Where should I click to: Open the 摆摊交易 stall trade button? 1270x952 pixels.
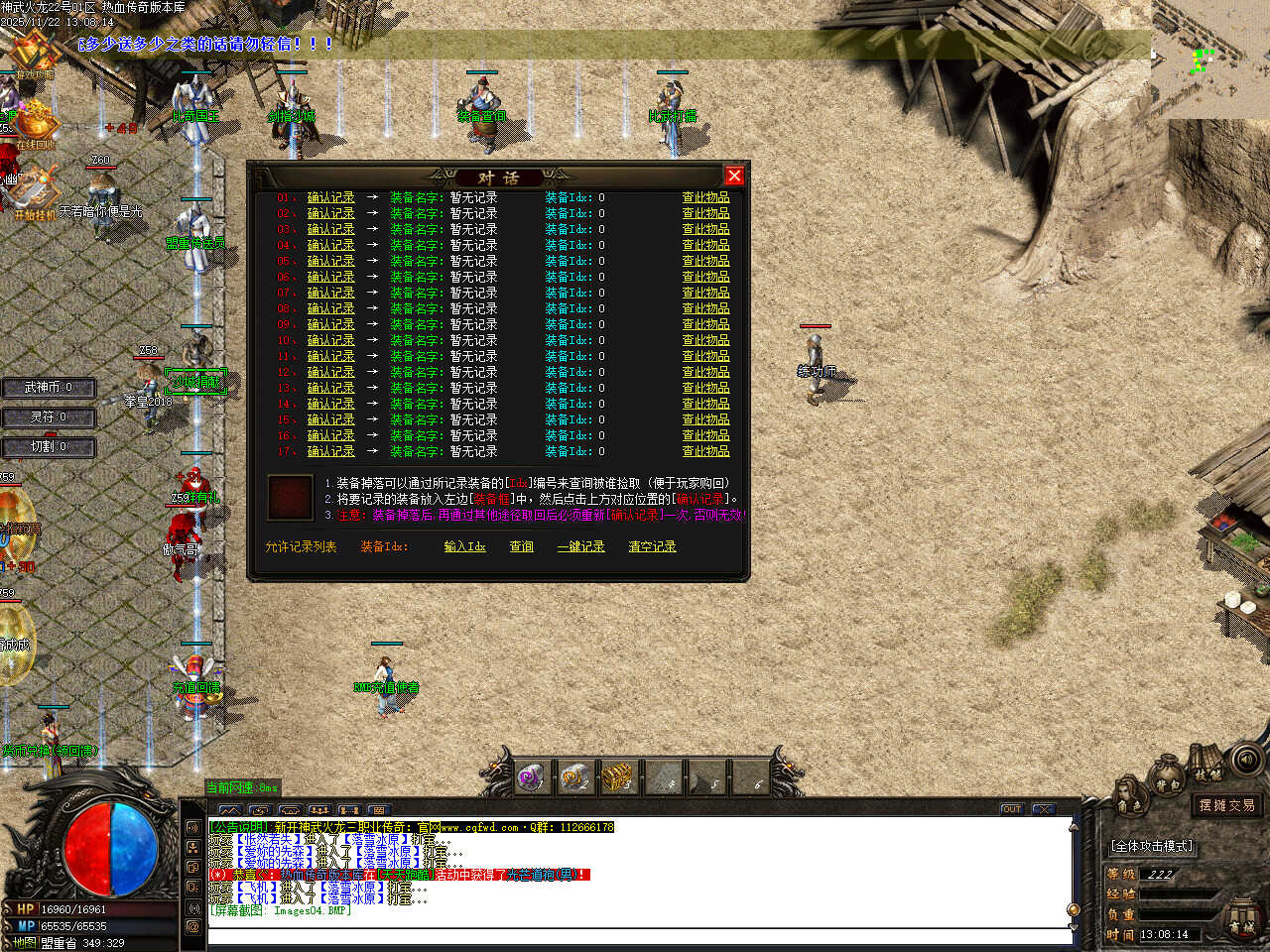click(x=1226, y=805)
